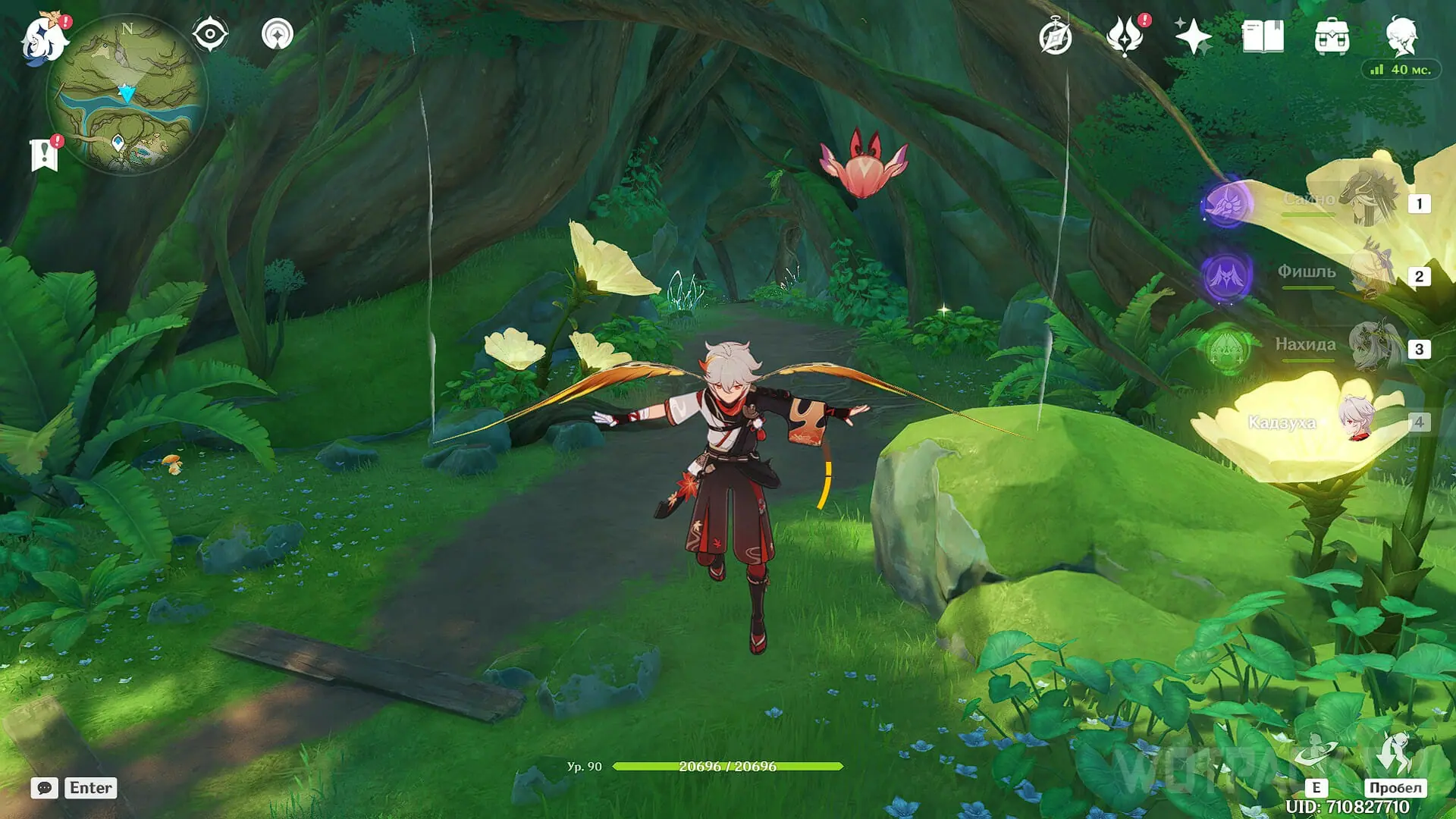Viewport: 1456px width, 819px height.
Task: Activate Kazuha's elemental skill icon
Action: [x=1316, y=755]
